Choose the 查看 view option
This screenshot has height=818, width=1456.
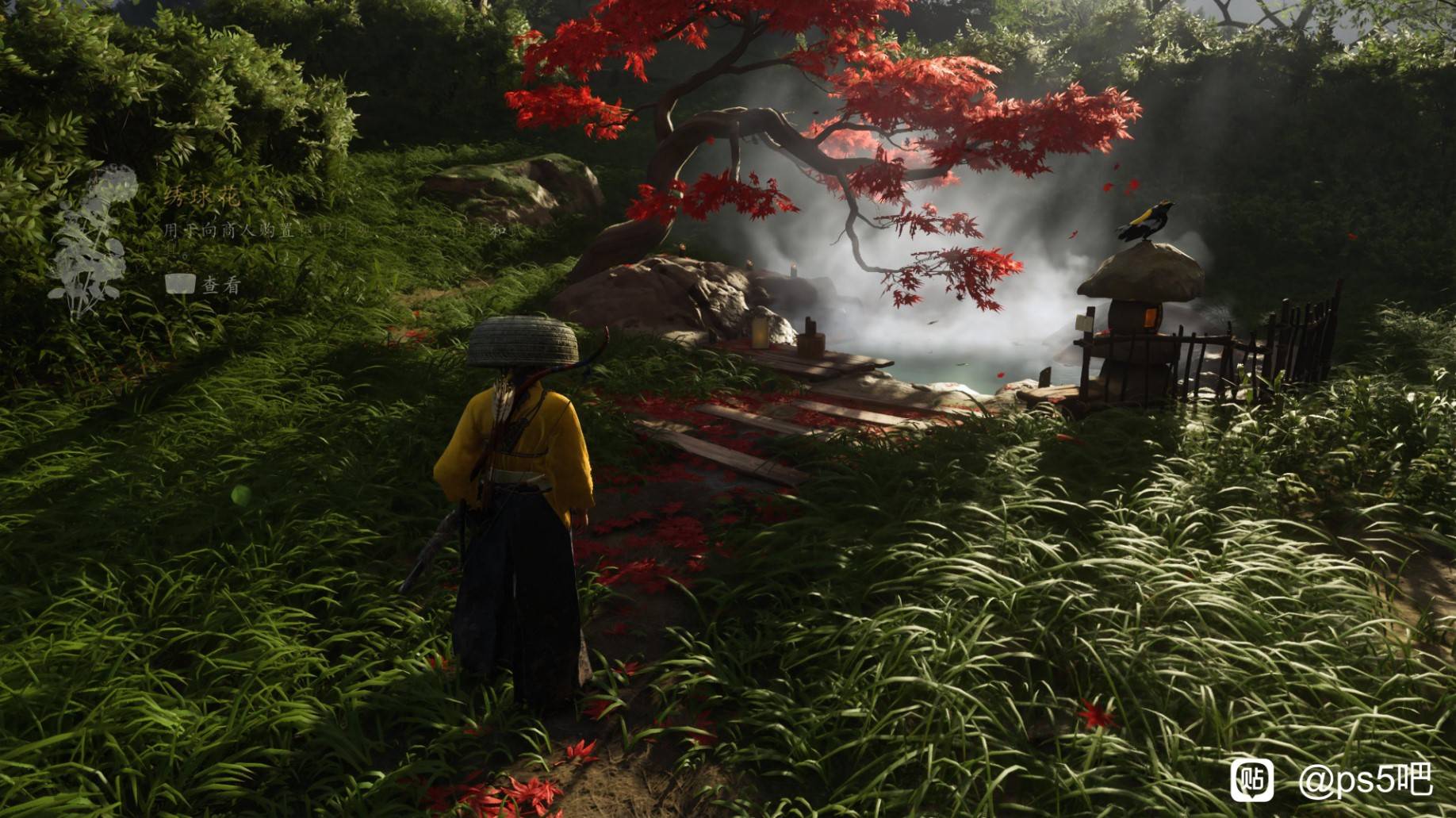(220, 285)
